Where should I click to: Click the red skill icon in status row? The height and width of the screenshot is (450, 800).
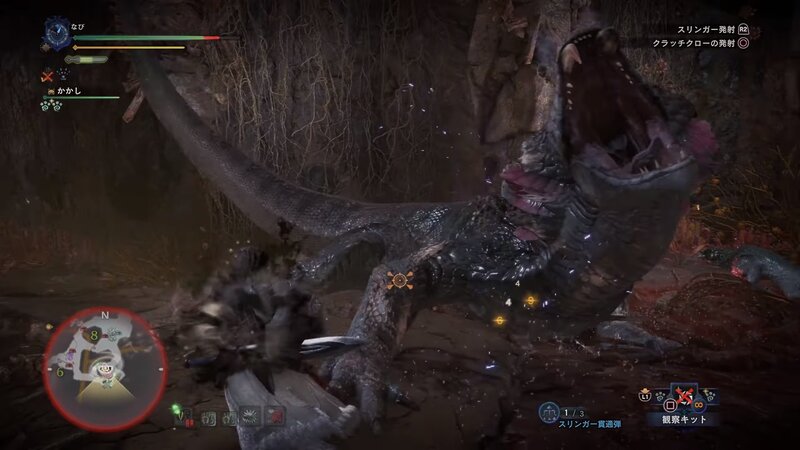[276, 415]
